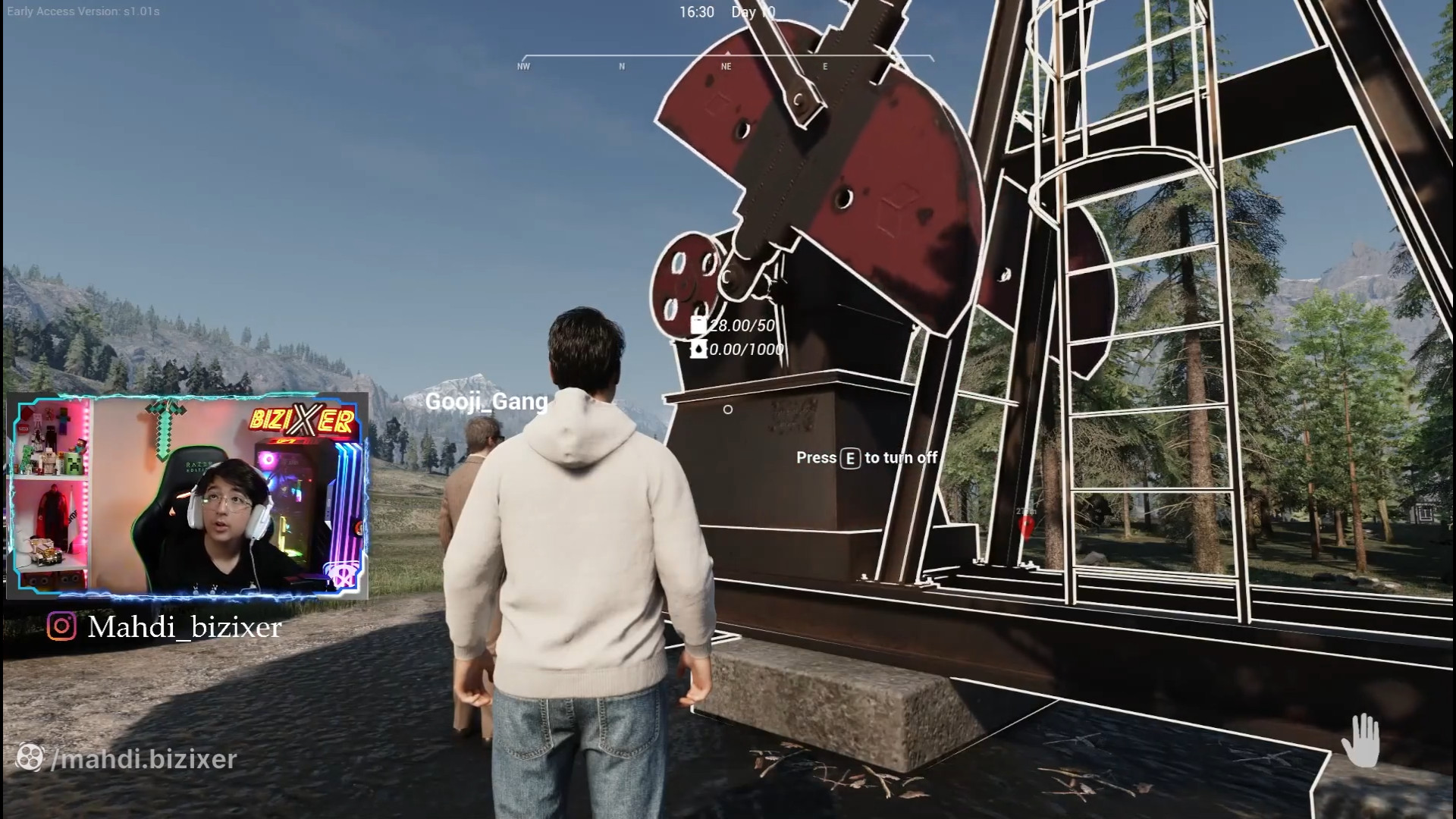This screenshot has height=819, width=1456.
Task: Click the Instagram logo beside Mahdi_bizixer
Action: click(61, 626)
